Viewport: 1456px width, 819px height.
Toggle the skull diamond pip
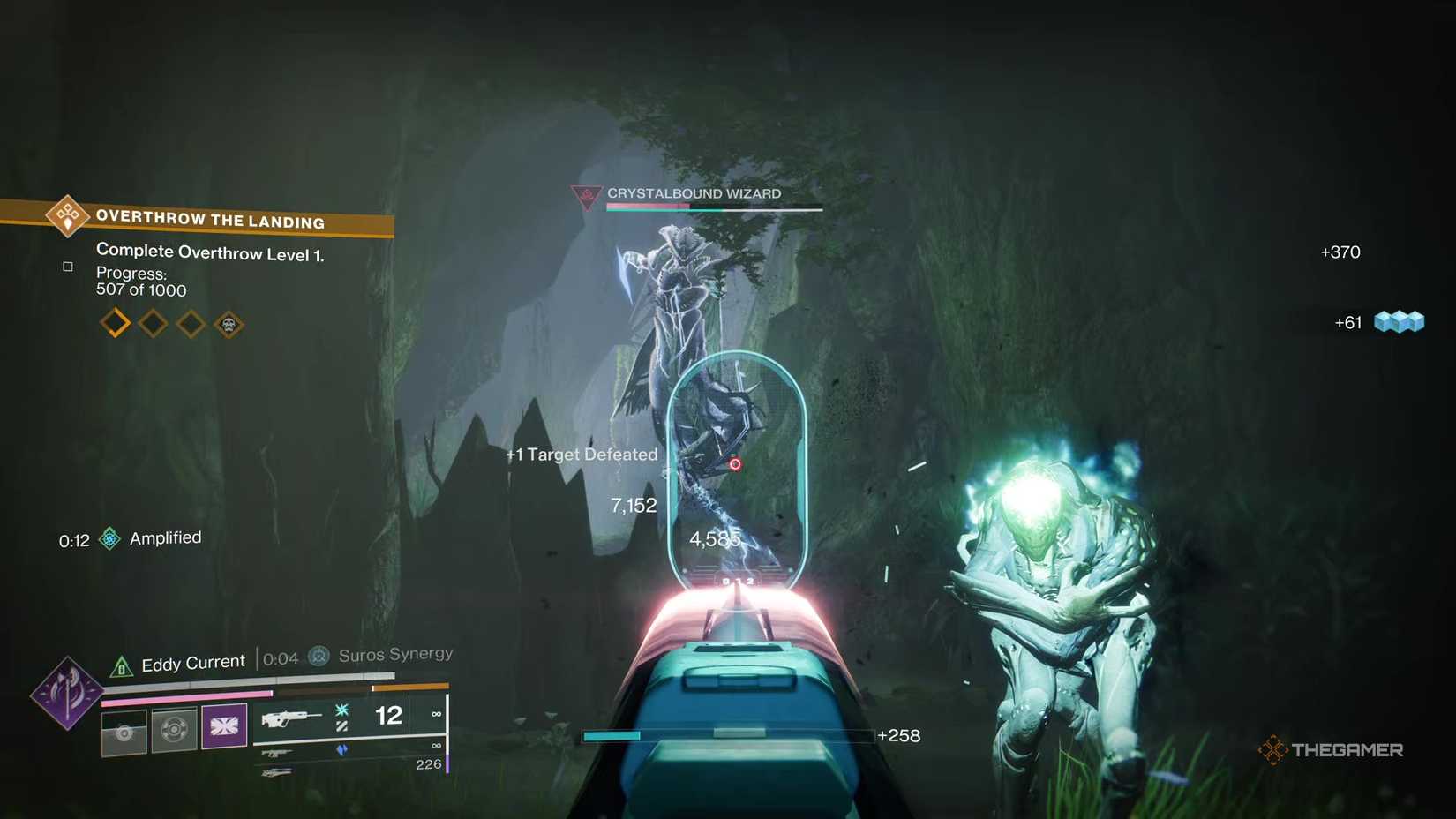click(229, 323)
